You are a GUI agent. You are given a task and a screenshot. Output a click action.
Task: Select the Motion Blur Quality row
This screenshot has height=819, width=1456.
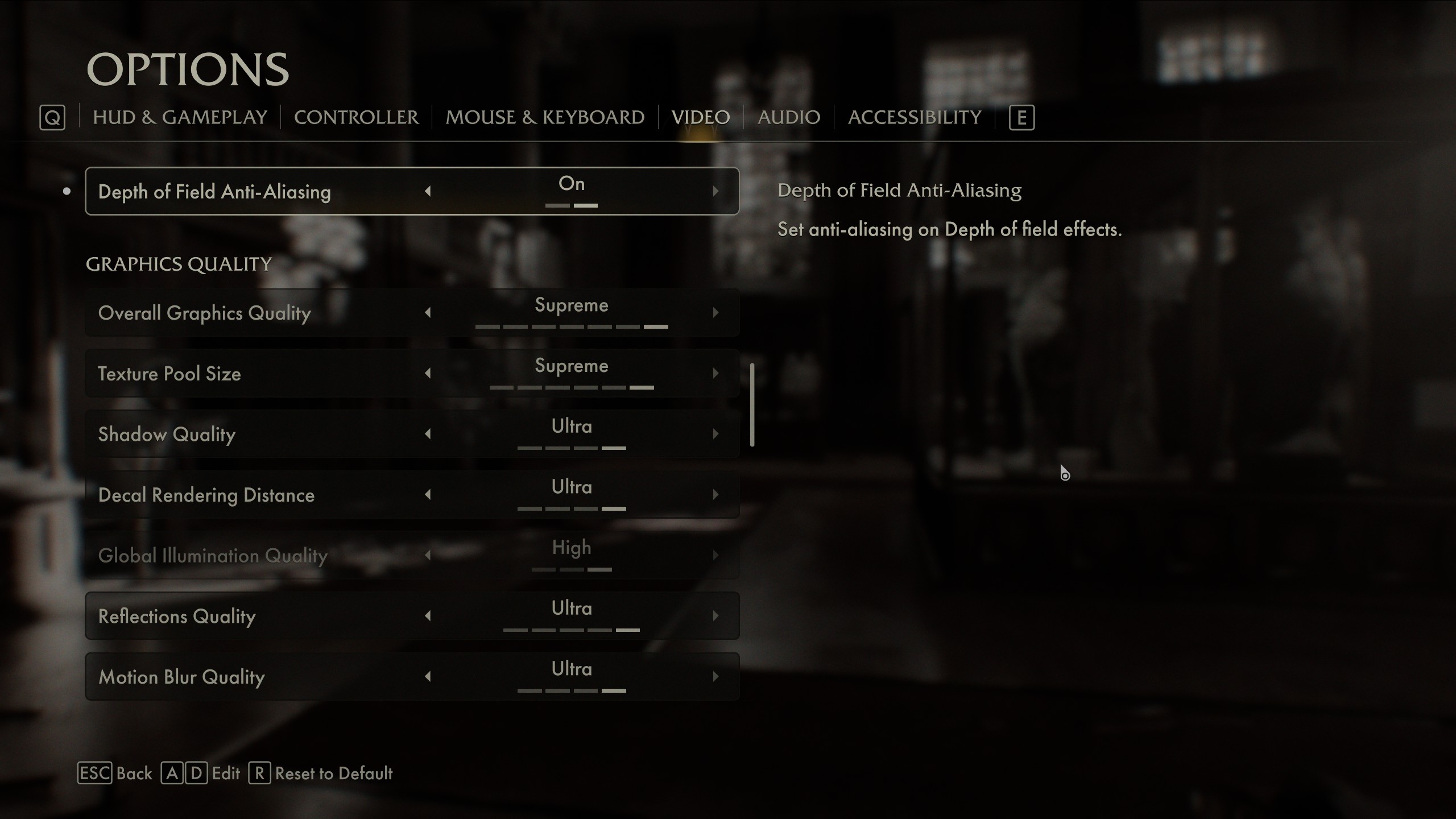pos(256,677)
